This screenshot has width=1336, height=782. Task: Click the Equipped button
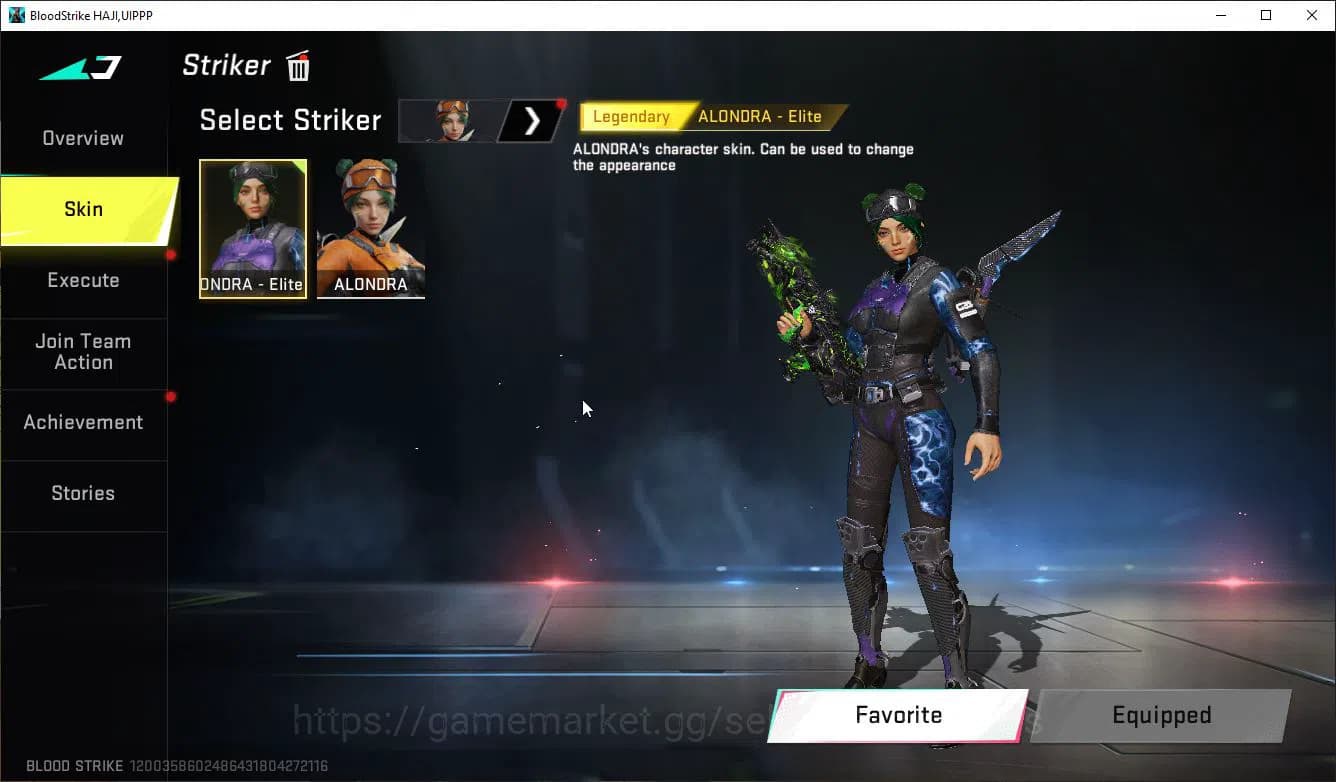pyautogui.click(x=1161, y=715)
